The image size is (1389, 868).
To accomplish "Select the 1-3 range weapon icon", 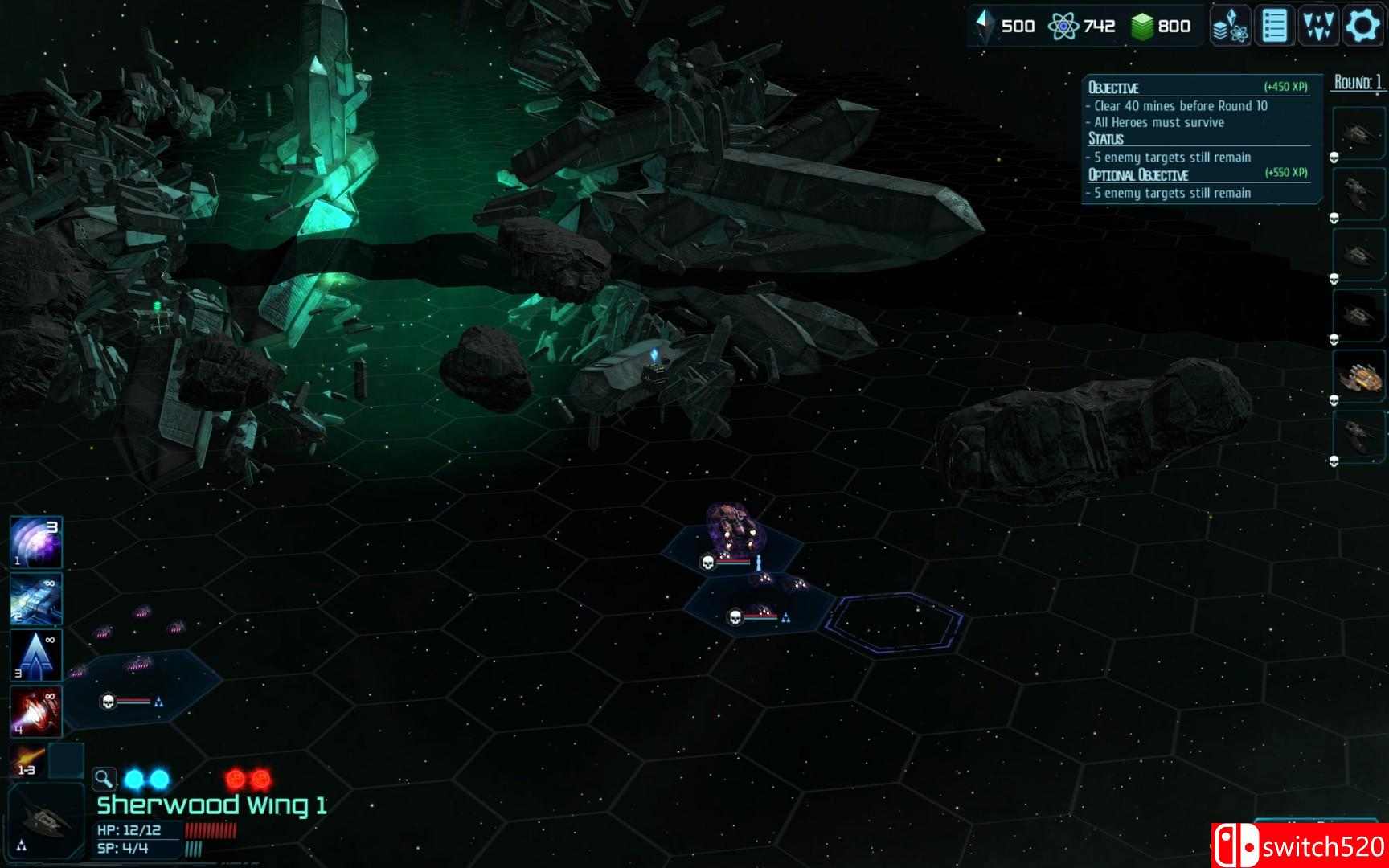I will tap(31, 759).
